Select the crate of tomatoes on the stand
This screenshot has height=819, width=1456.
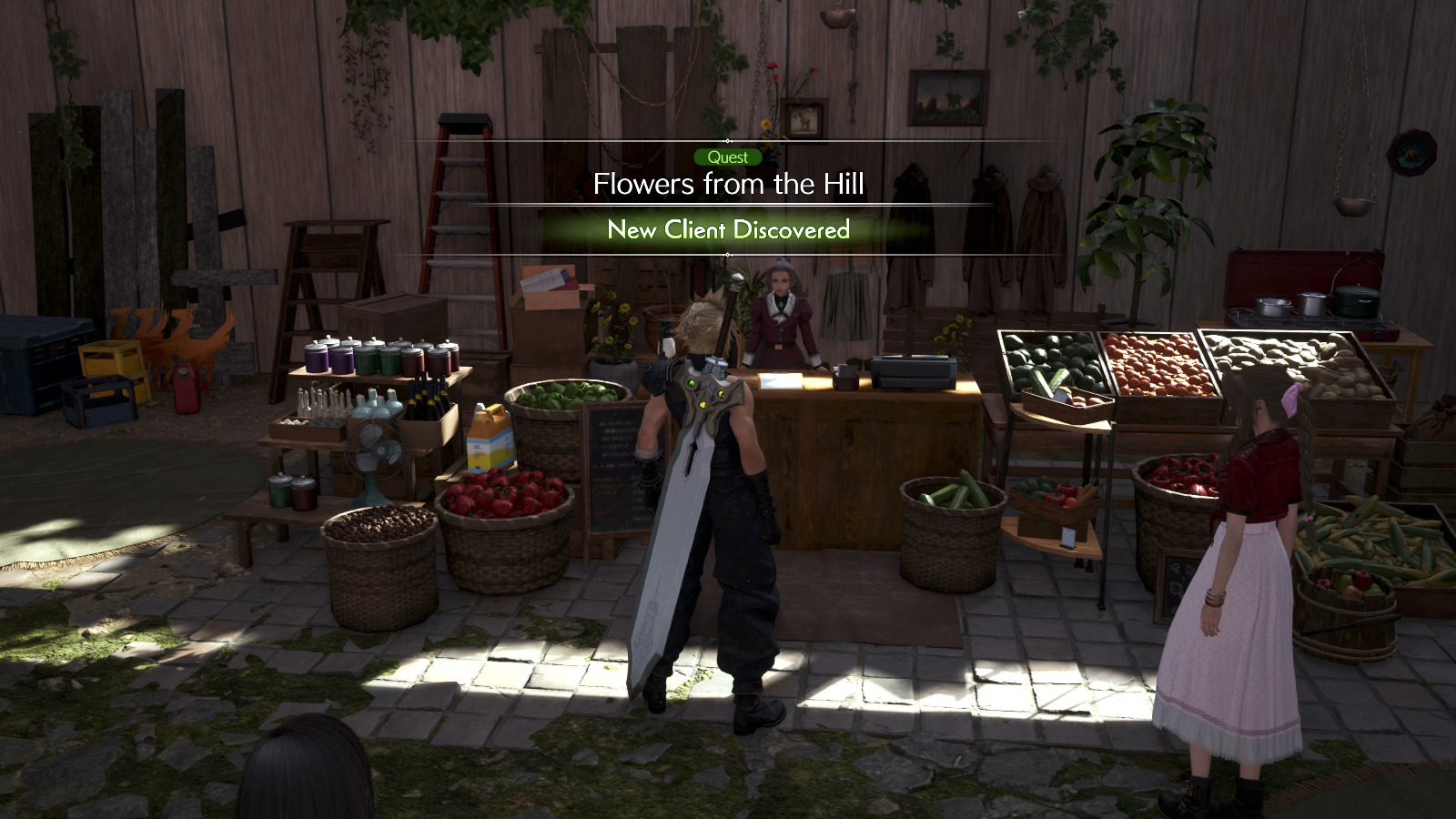pyautogui.click(x=1151, y=364)
